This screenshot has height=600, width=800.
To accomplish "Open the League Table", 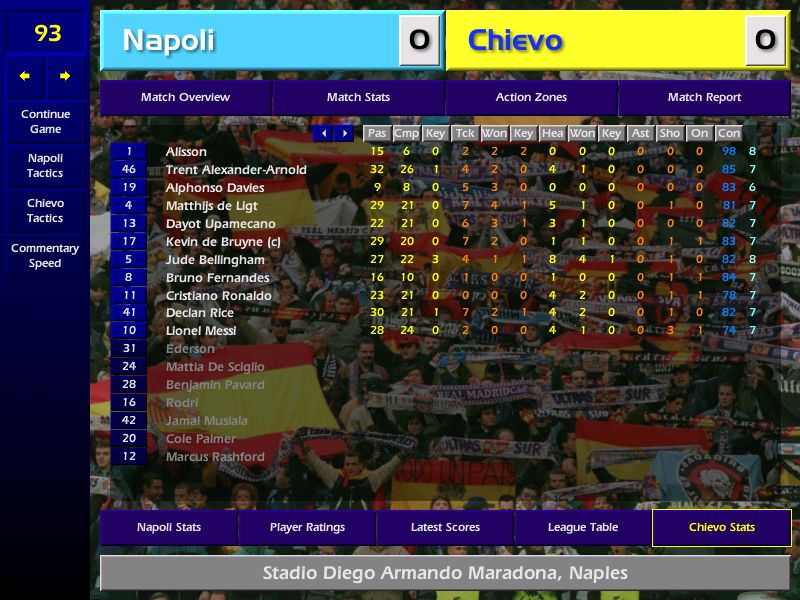I will [583, 527].
